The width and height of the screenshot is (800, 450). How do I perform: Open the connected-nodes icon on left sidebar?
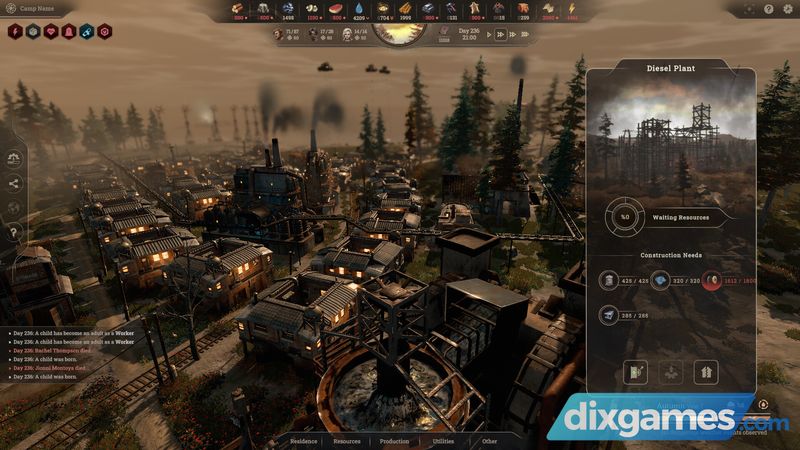tap(14, 183)
